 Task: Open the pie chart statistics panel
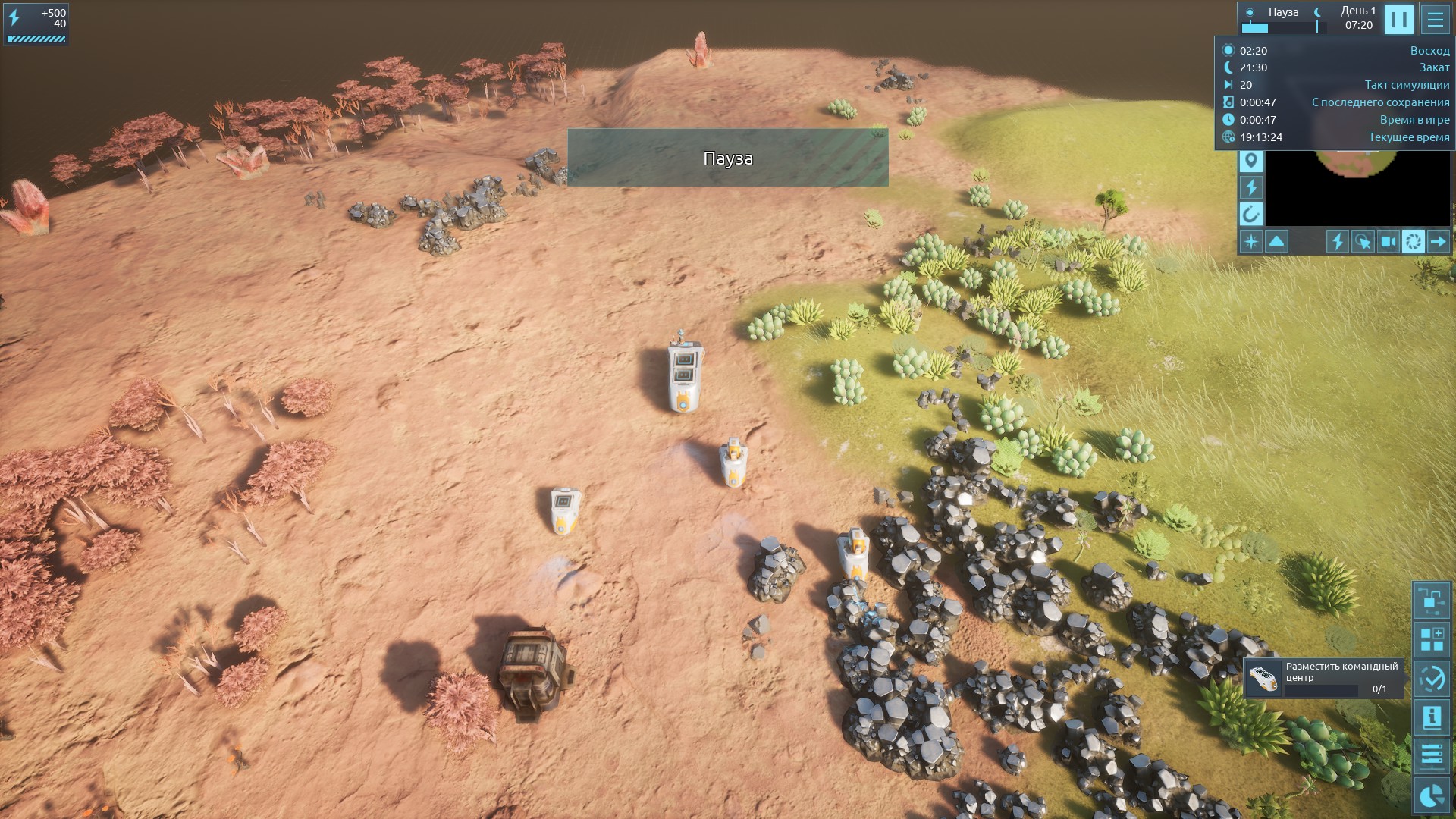1432,795
